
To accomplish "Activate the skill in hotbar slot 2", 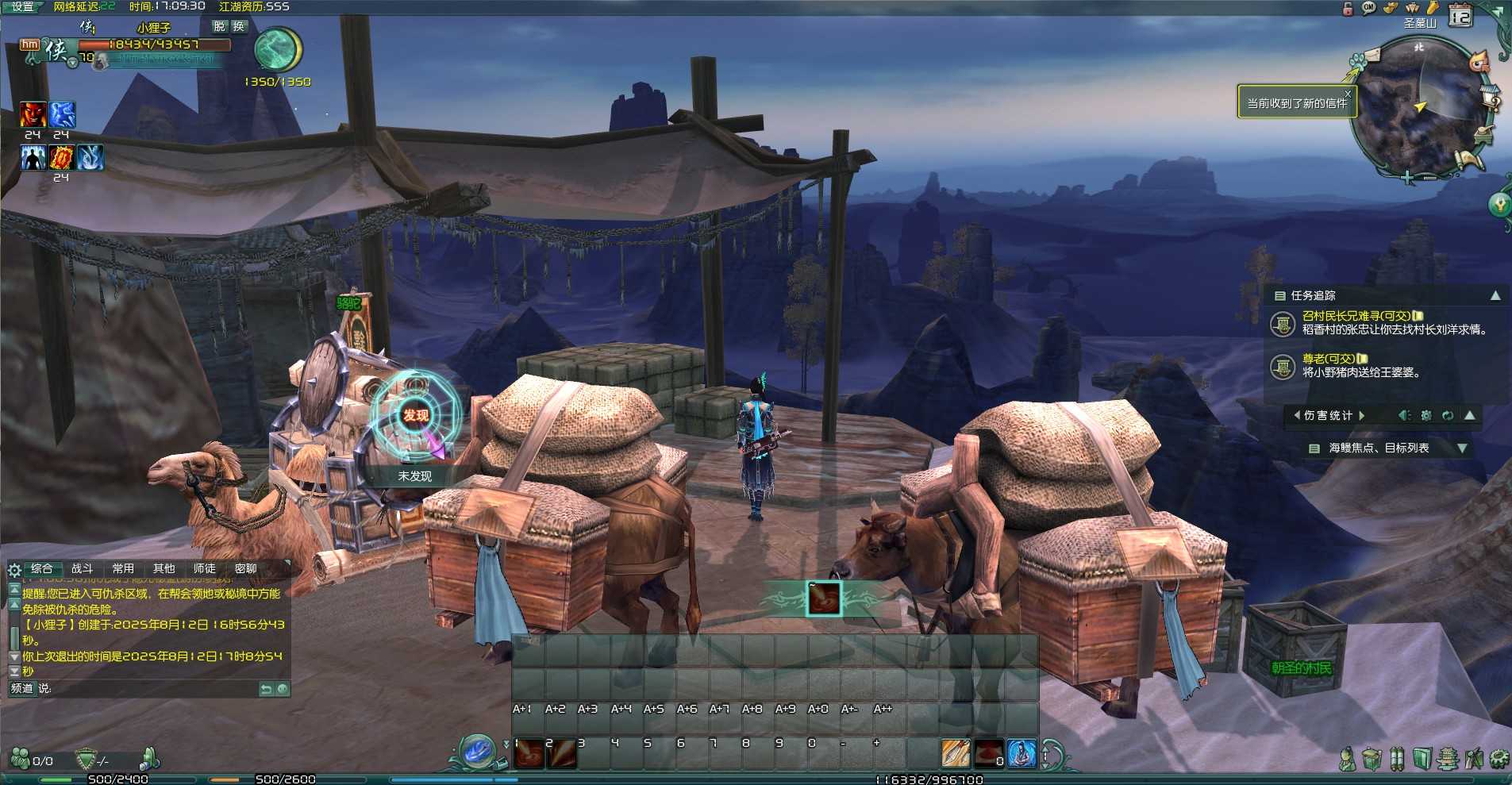I will [560, 753].
